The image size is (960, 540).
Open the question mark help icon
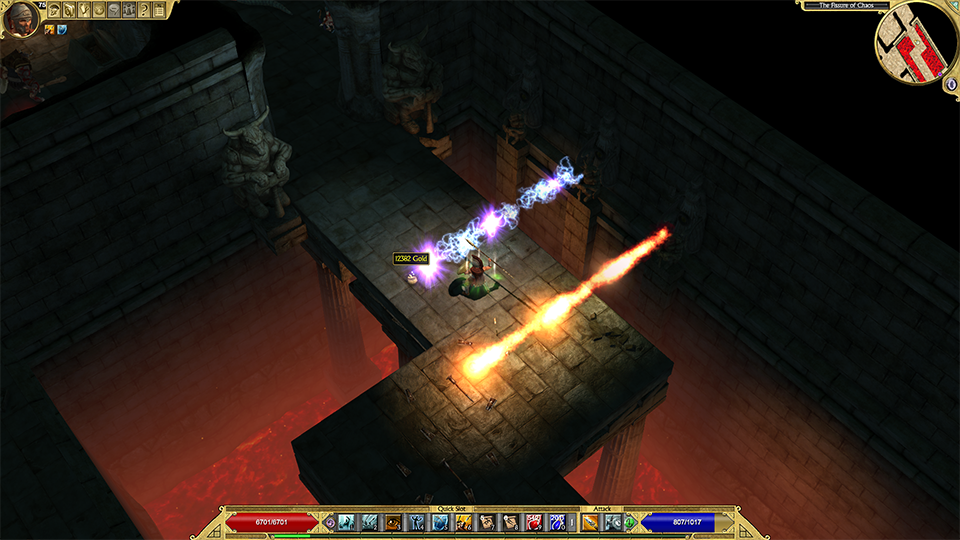coord(144,10)
